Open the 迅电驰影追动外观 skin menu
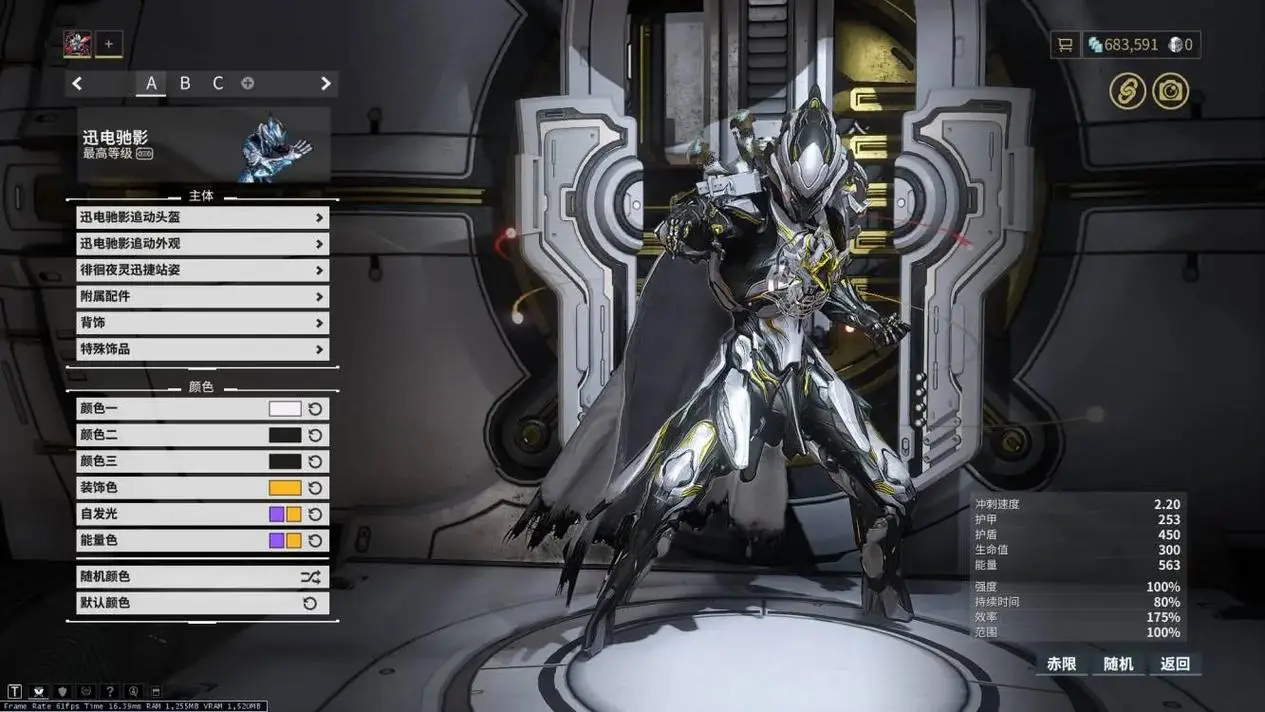Image resolution: width=1265 pixels, height=712 pixels. pyautogui.click(x=202, y=243)
